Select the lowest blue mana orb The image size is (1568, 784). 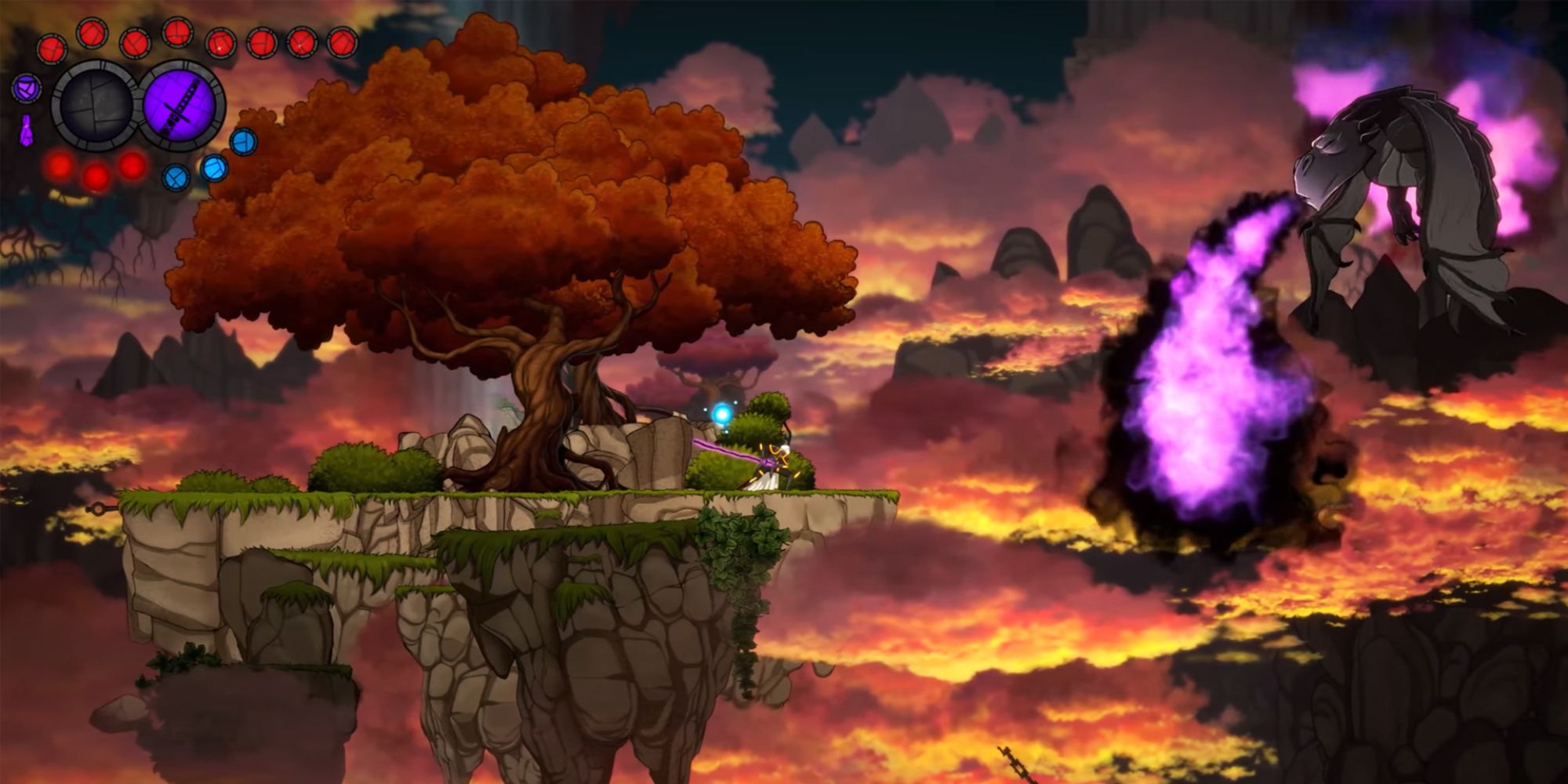coord(176,177)
